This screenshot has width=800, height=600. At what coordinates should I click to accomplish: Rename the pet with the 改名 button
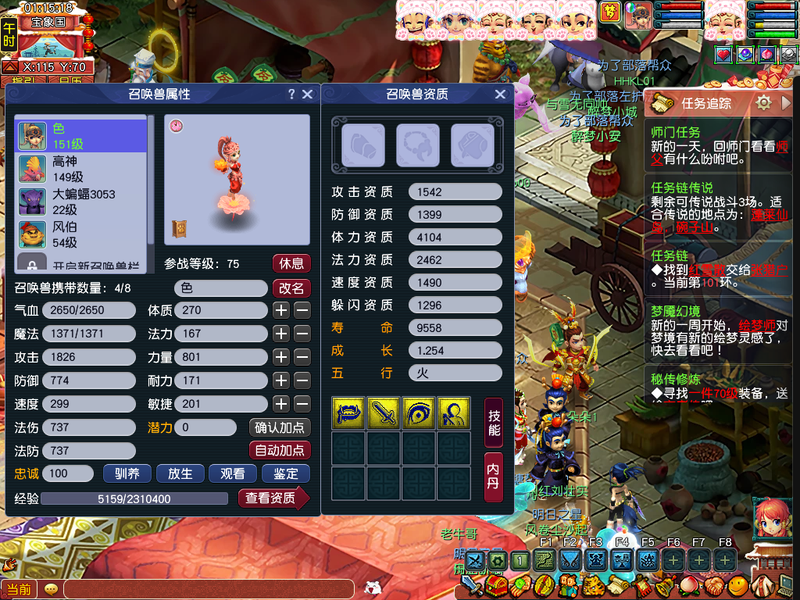[291, 288]
